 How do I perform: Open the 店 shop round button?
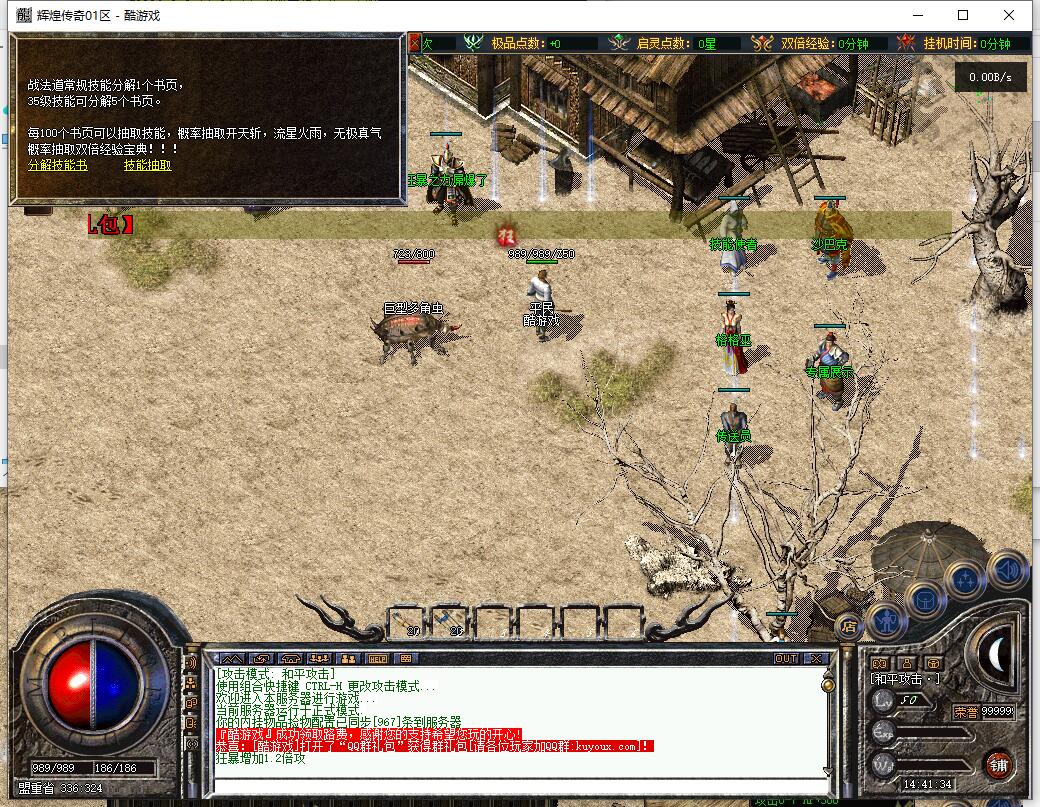coord(849,627)
